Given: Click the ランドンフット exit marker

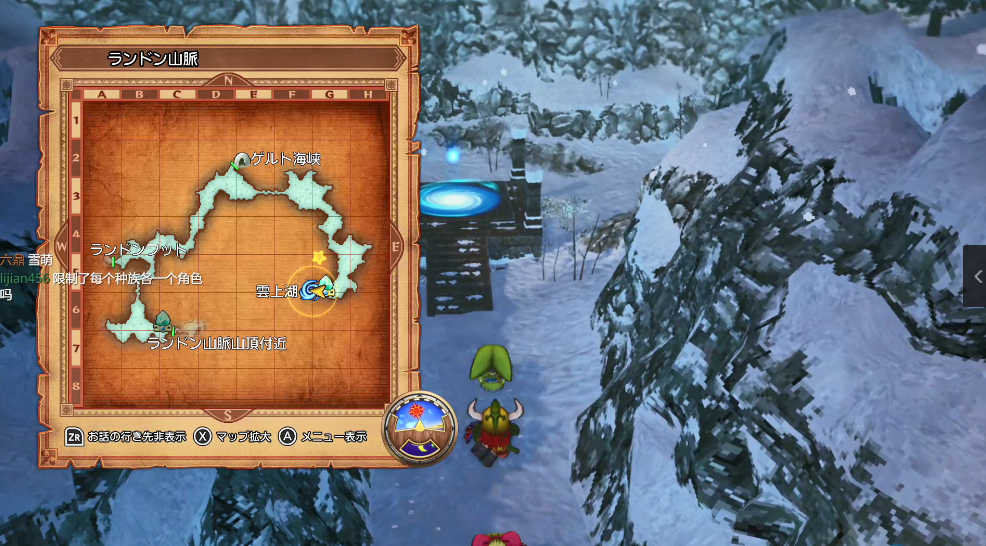Looking at the screenshot, I should tap(114, 261).
